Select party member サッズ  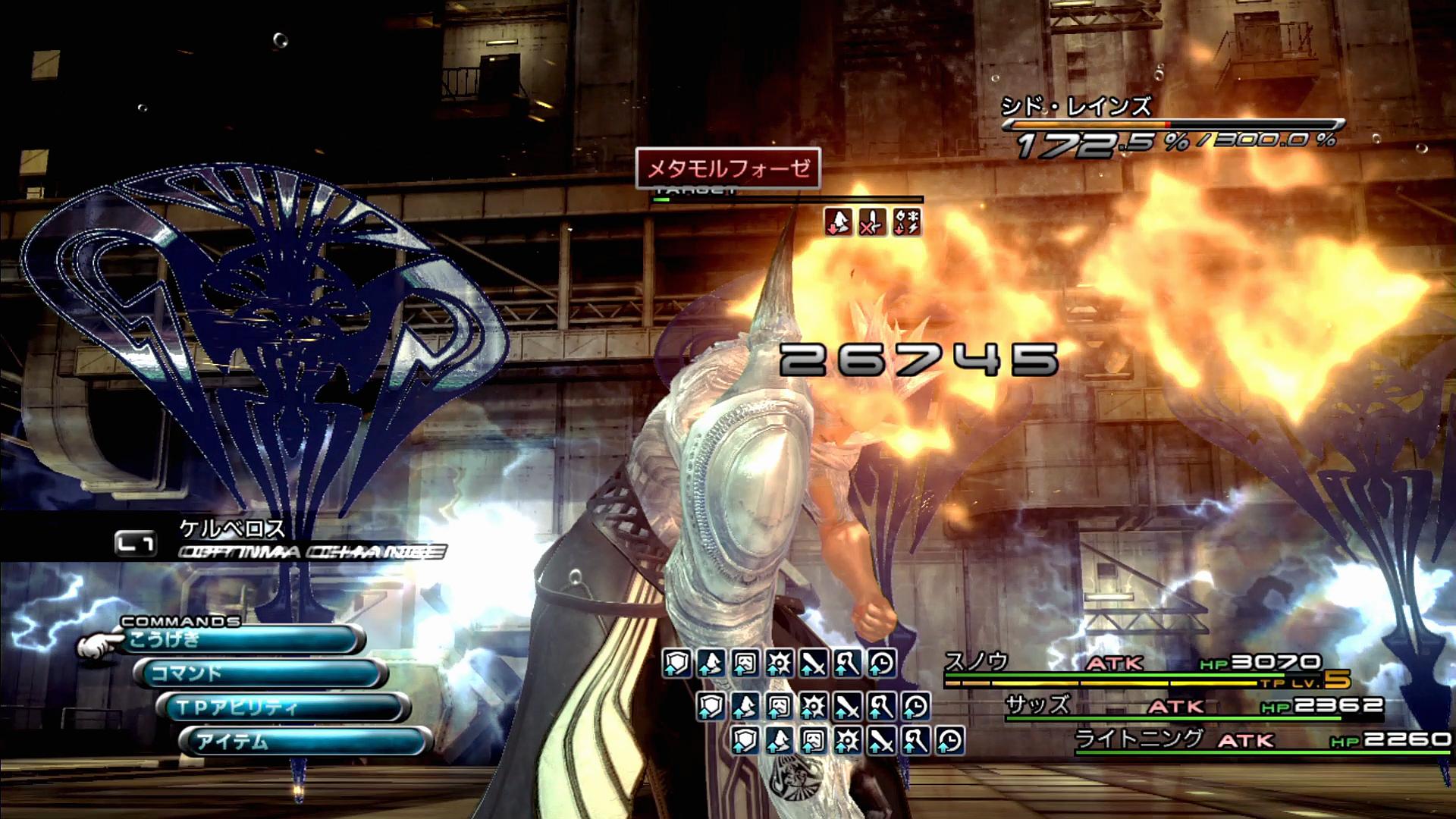tap(1037, 705)
